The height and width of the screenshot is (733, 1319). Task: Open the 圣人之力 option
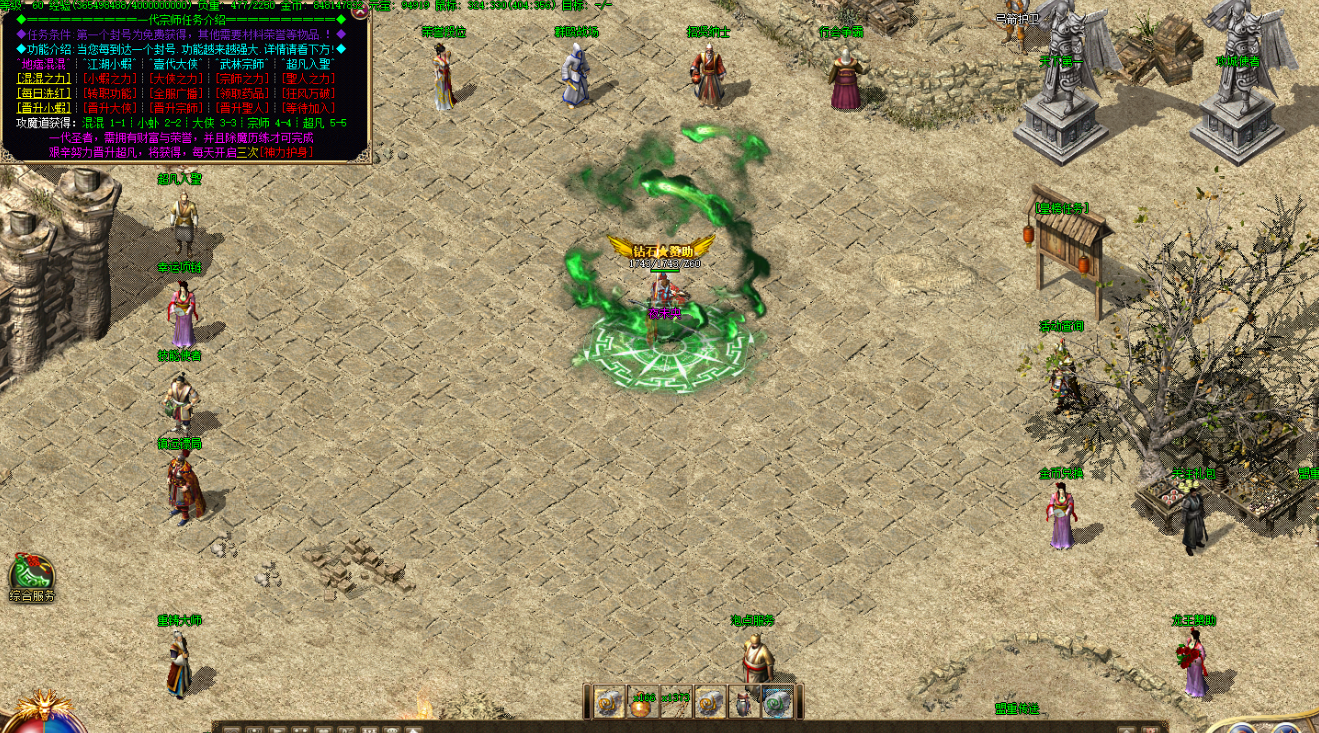pyautogui.click(x=309, y=78)
